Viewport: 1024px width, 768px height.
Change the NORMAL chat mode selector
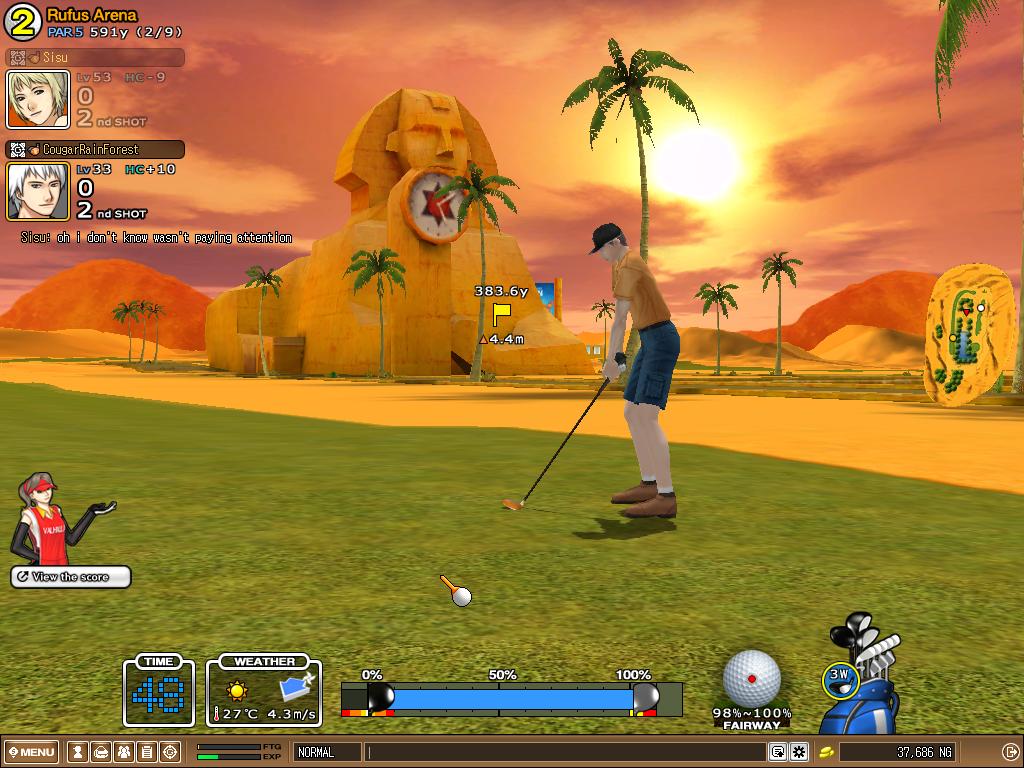(327, 752)
